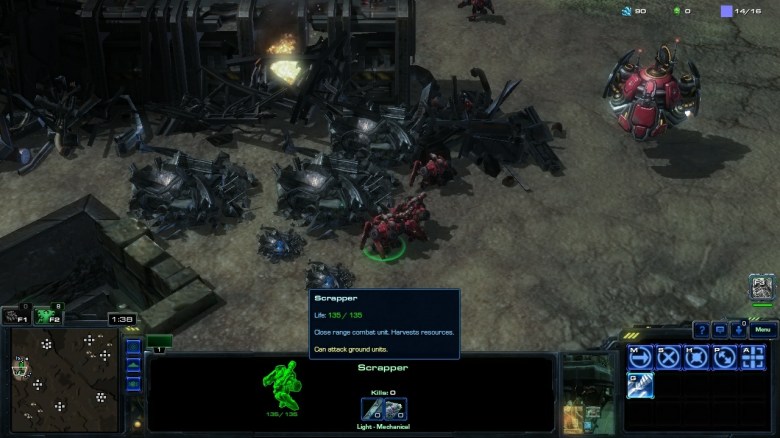Select the F1 idle worker button
Screen dimensions: 780x438
[15, 316]
